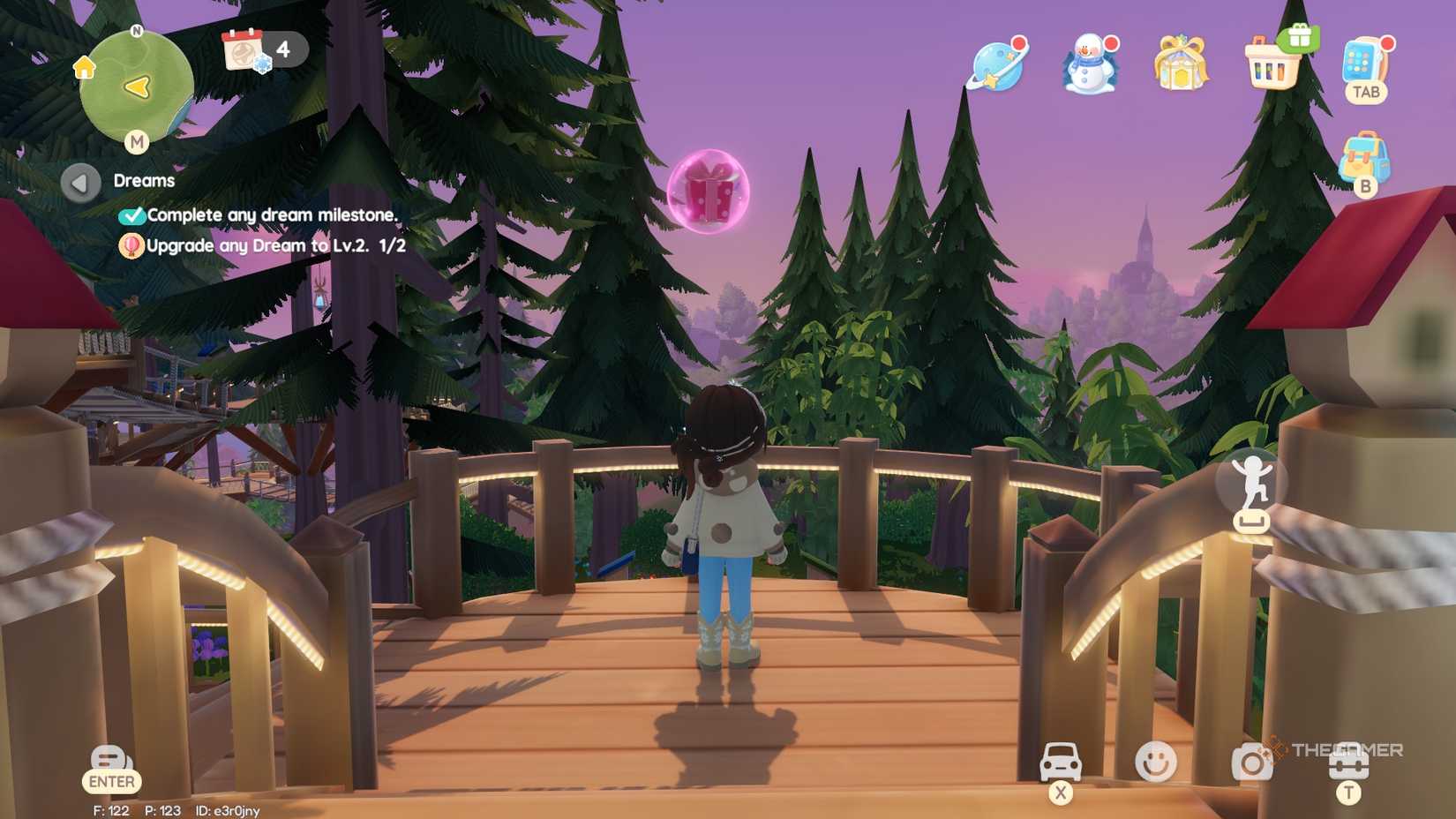Image resolution: width=1456 pixels, height=819 pixels.
Task: Open the smiley emote menu
Action: pyautogui.click(x=1156, y=761)
